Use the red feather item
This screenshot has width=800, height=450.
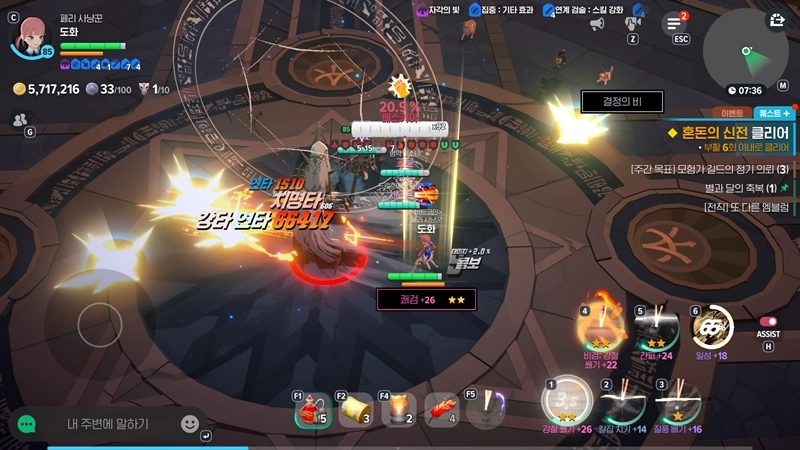[x=440, y=410]
